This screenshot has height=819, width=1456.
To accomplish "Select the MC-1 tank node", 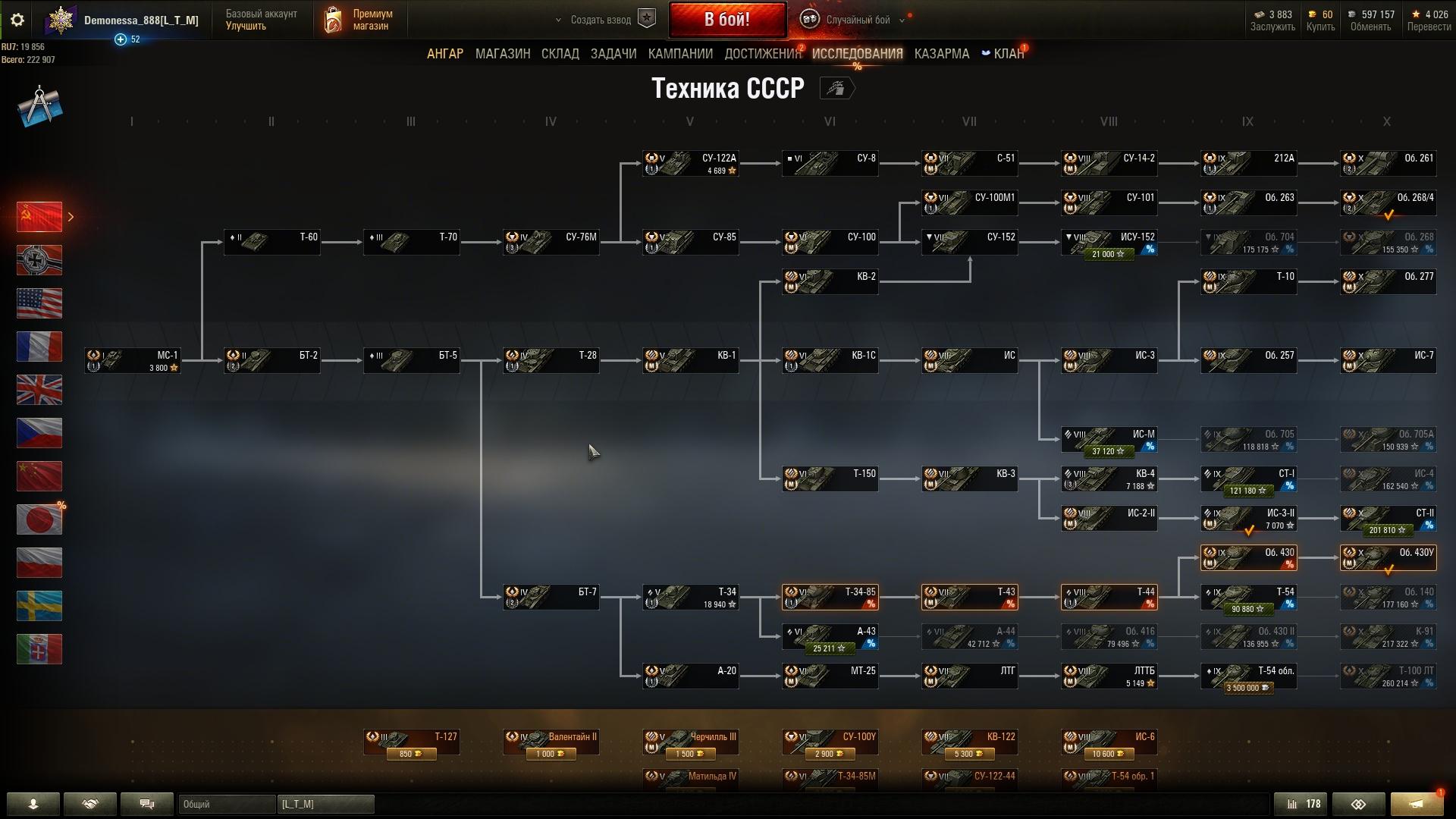I will point(133,360).
